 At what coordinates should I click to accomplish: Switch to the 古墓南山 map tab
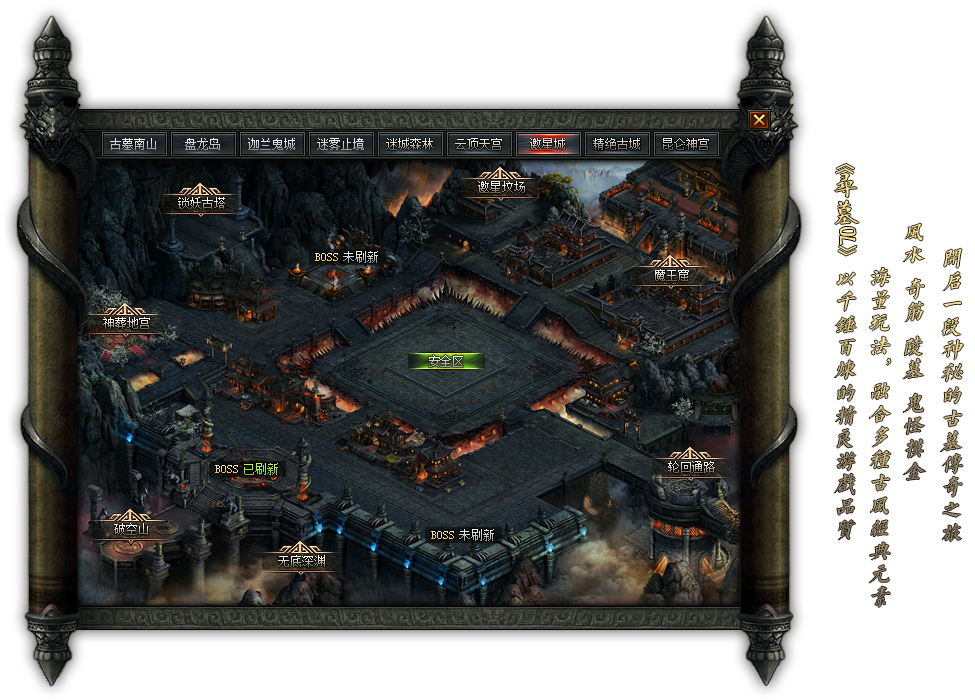pyautogui.click(x=134, y=144)
